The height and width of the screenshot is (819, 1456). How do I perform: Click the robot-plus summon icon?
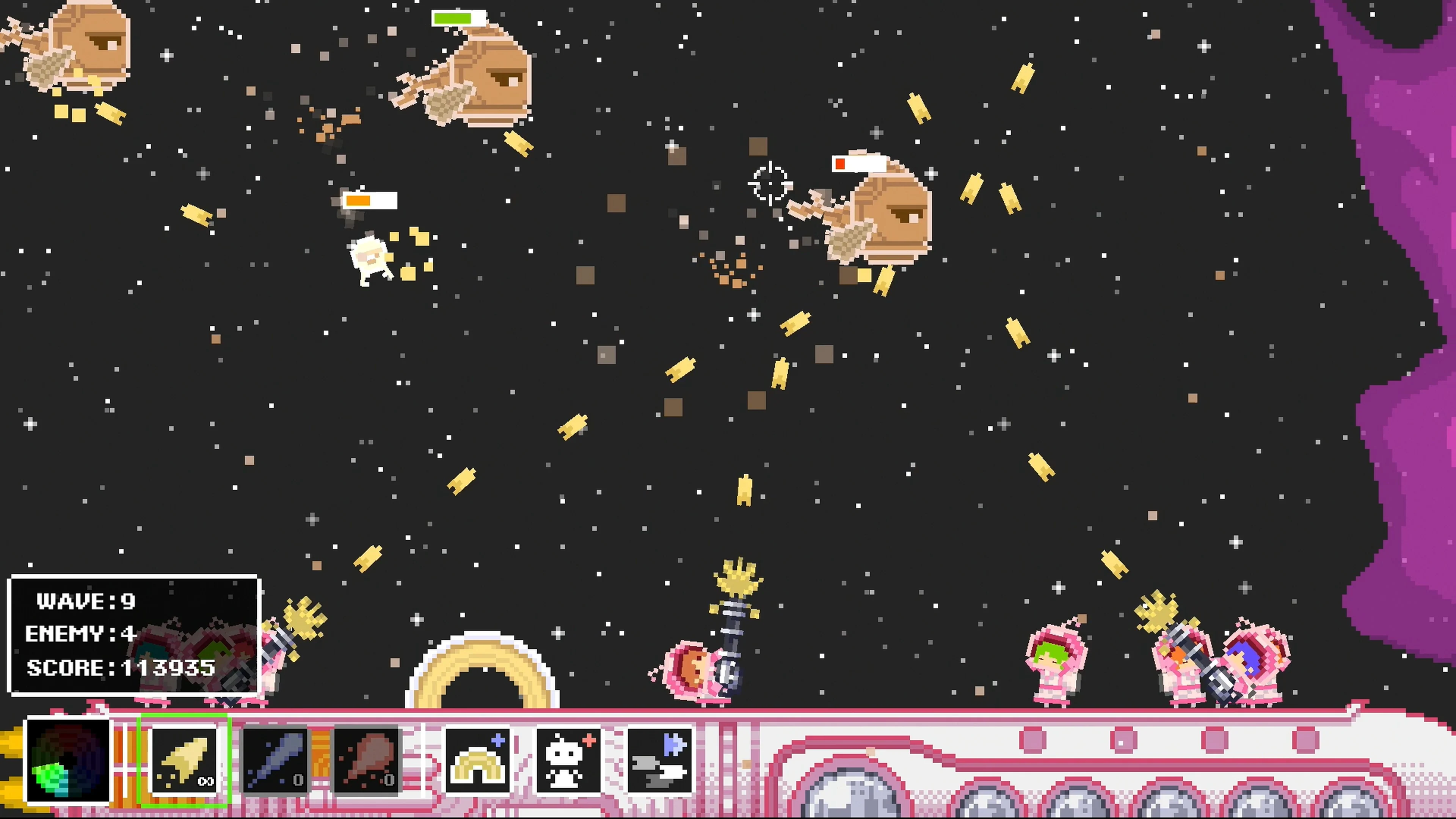[569, 760]
